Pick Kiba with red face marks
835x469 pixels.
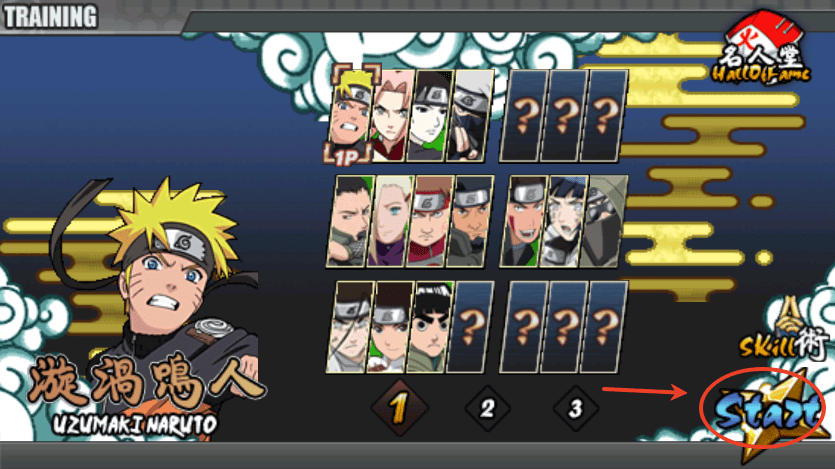click(x=526, y=221)
